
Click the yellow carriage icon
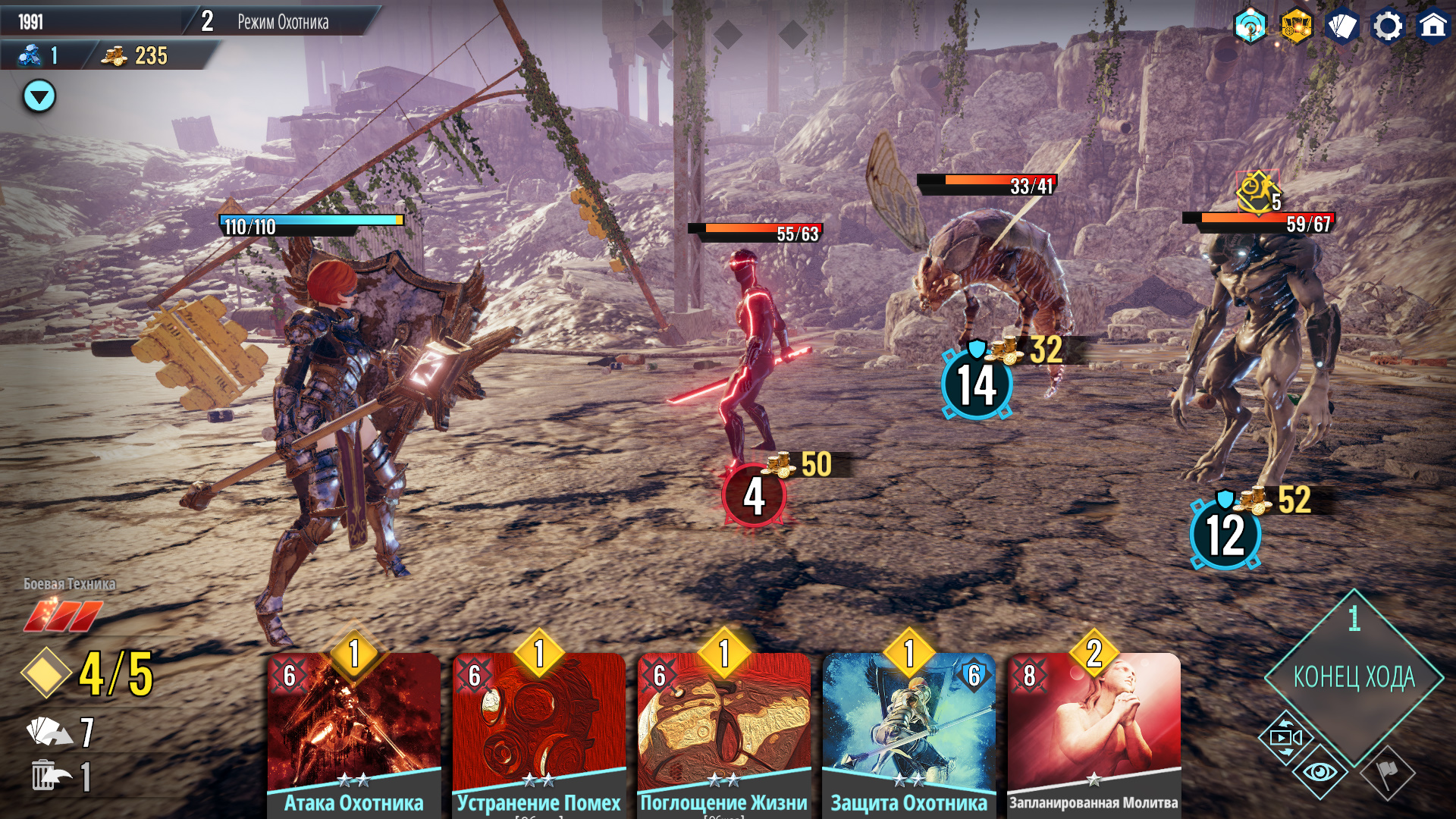tap(1296, 27)
